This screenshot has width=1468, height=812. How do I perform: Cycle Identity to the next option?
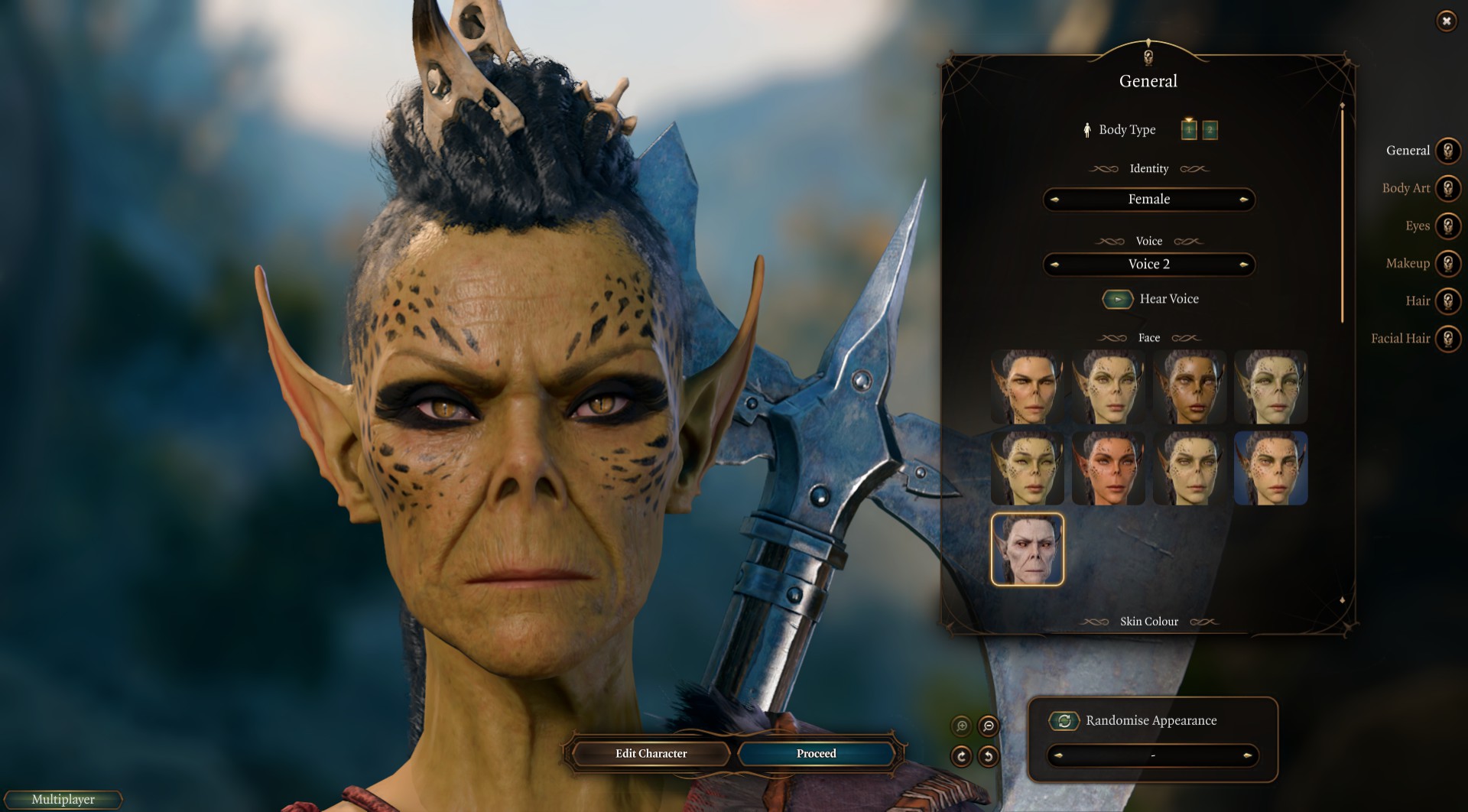click(x=1244, y=200)
